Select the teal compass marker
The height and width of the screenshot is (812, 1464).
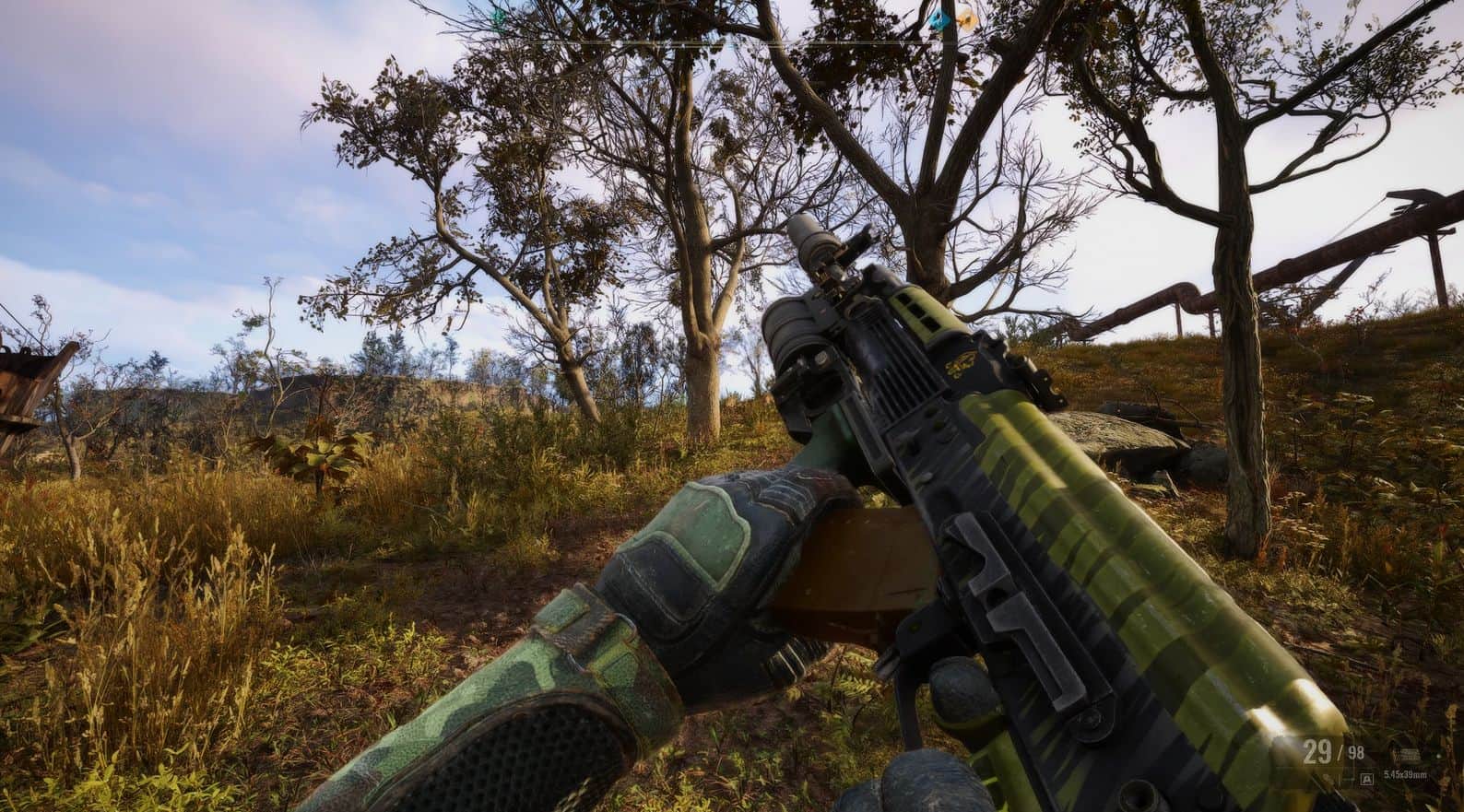[499, 16]
